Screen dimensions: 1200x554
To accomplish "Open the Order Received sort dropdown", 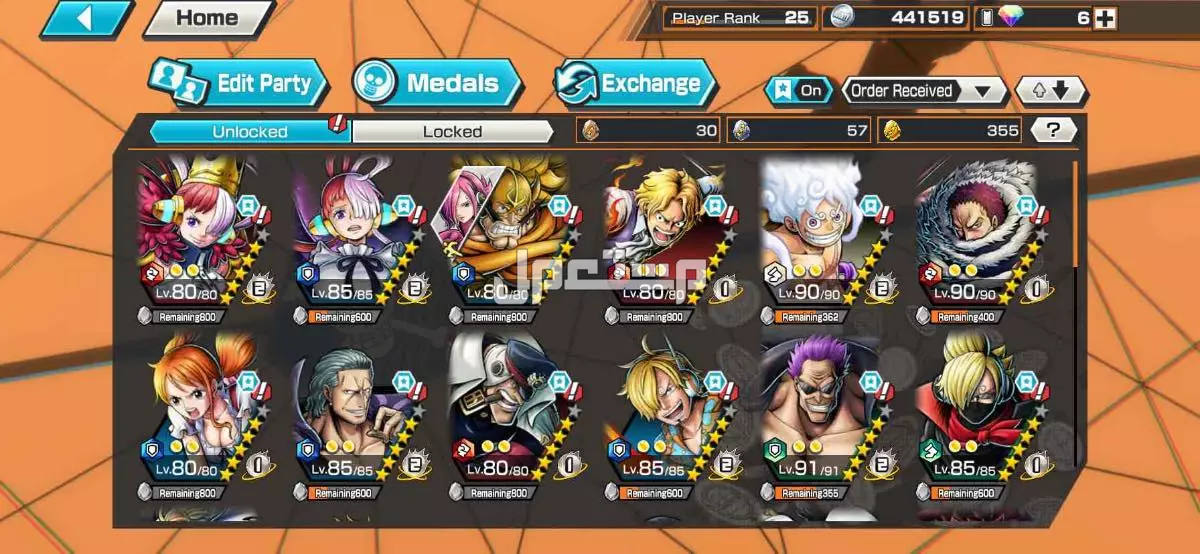I will [x=923, y=91].
